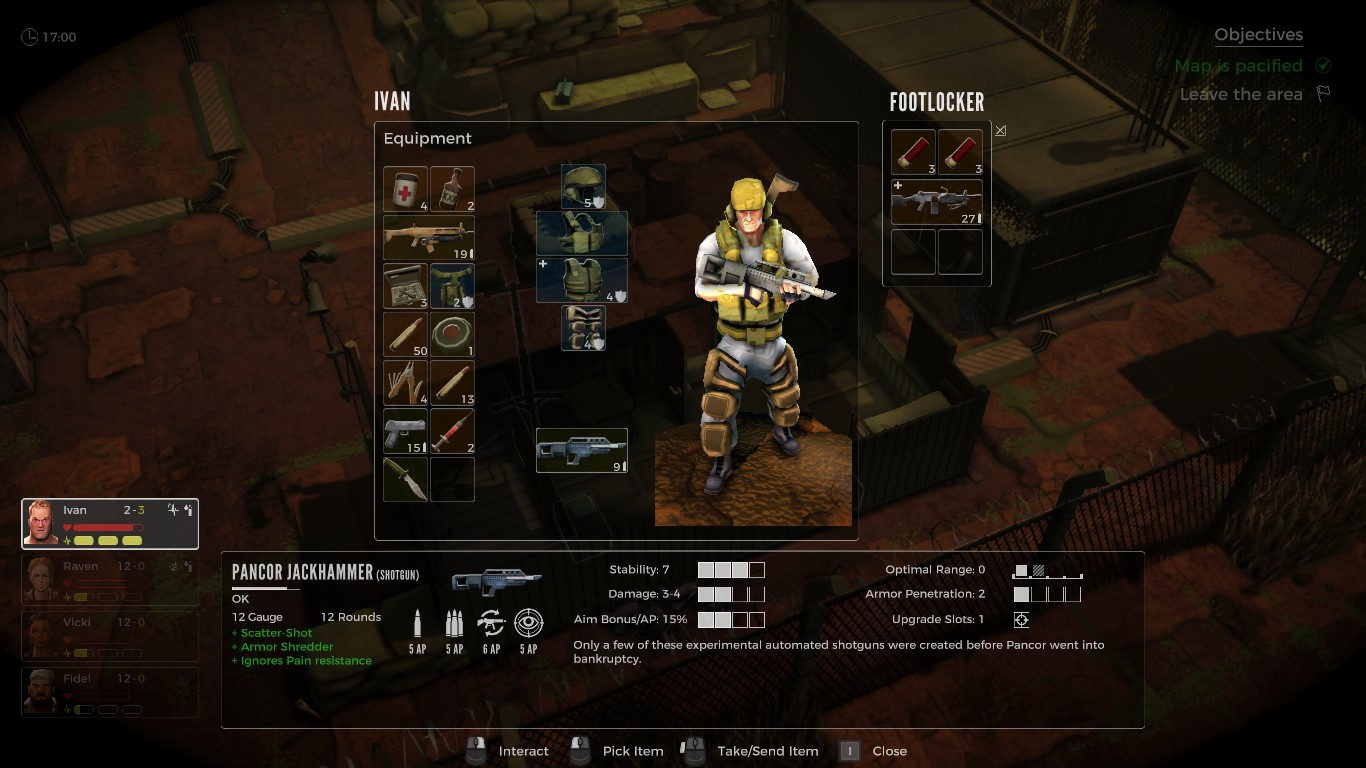Select the multi-tool pliers slot
Viewport: 1366px width, 768px height.
pyautogui.click(x=405, y=382)
